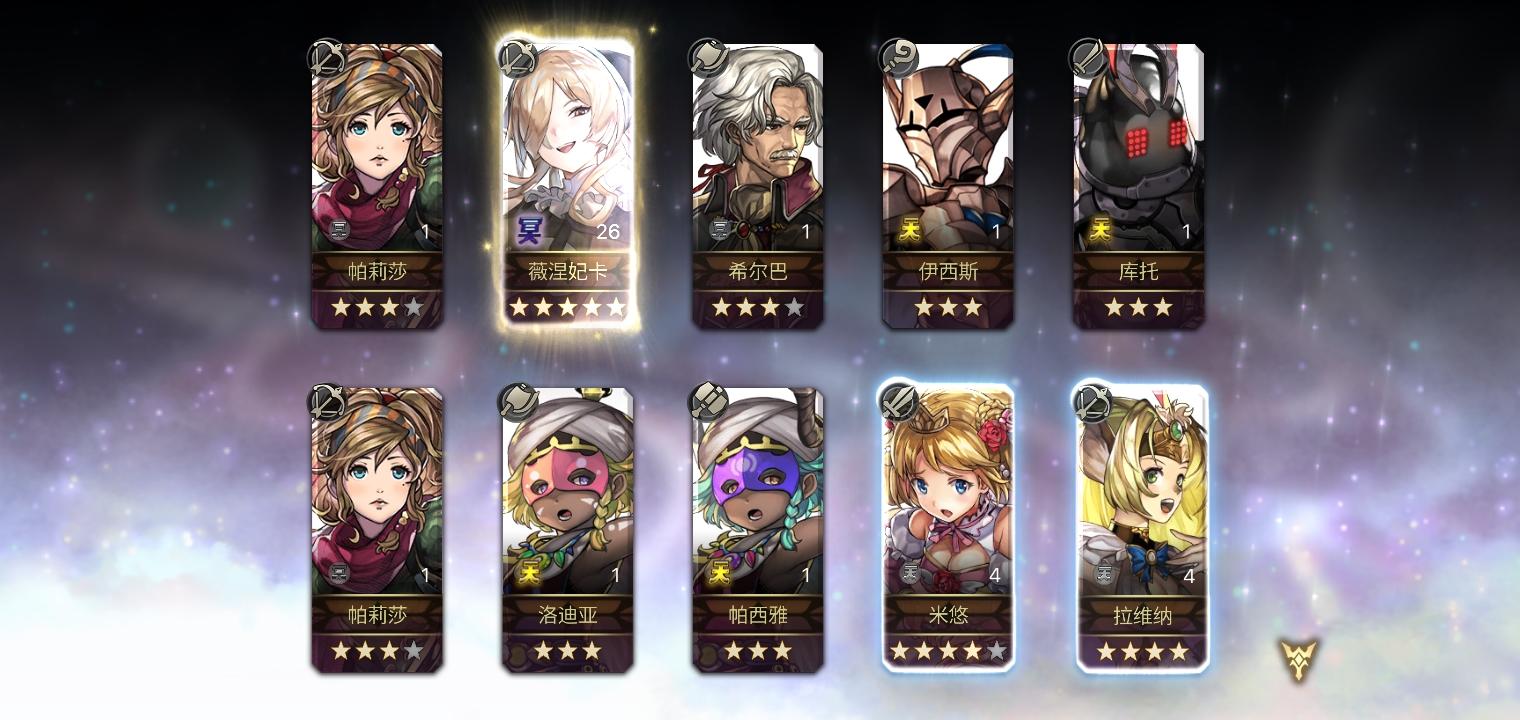
Task: Tap the star rating under 米悠
Action: (x=948, y=651)
